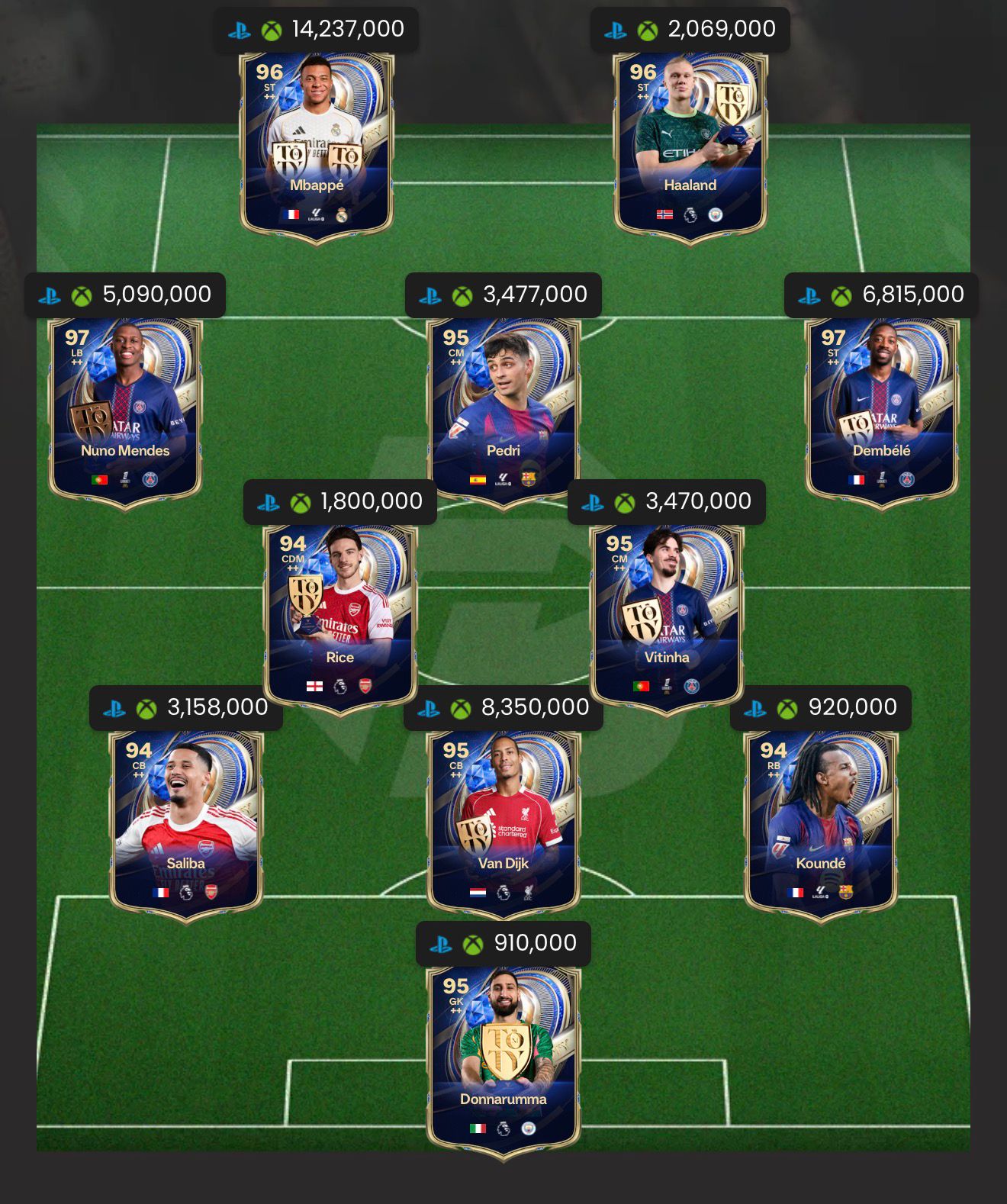Click Nuno Mendes' 5,090,000 price tag

[x=125, y=295]
